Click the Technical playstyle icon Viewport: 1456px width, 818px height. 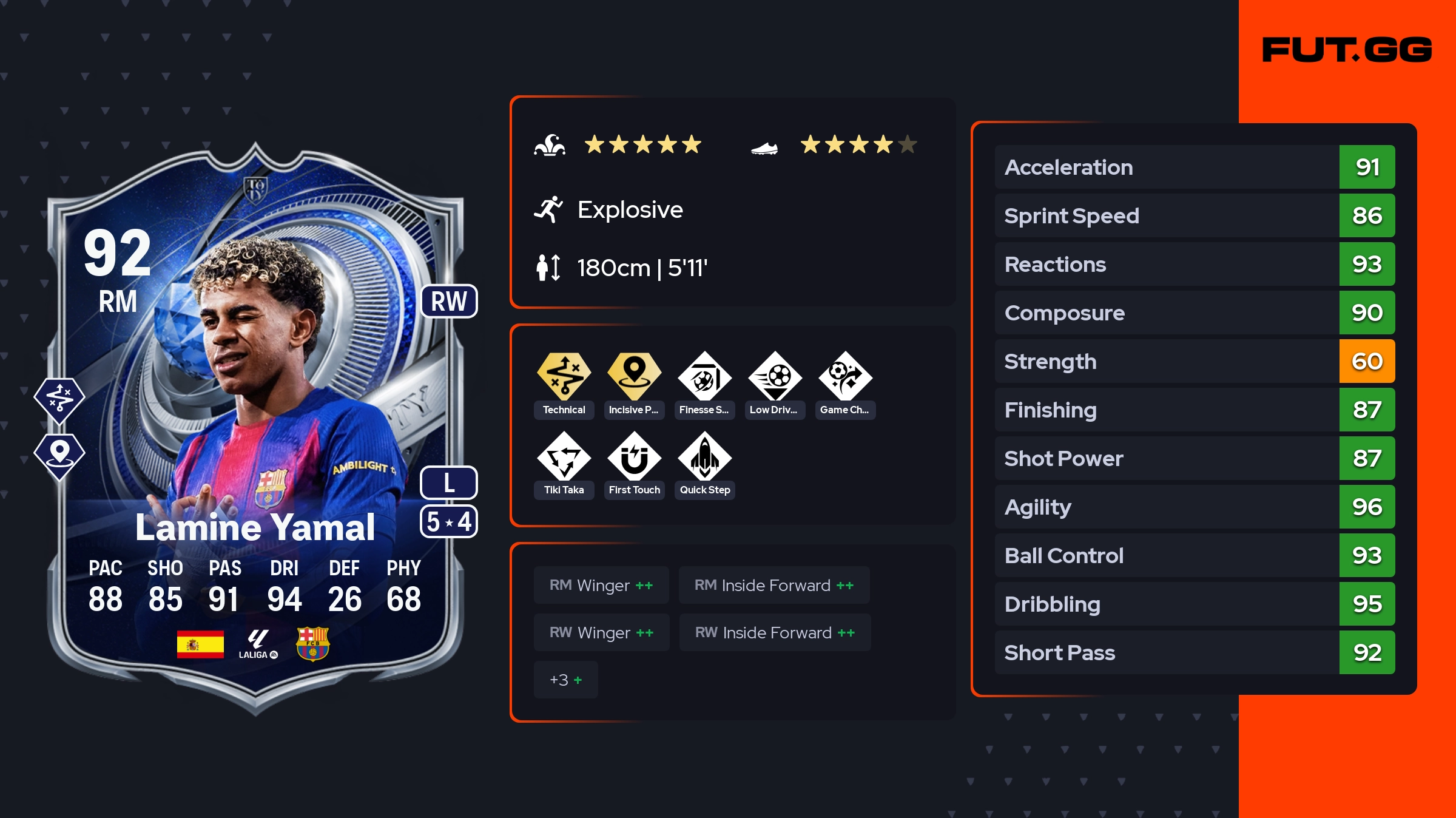click(564, 377)
